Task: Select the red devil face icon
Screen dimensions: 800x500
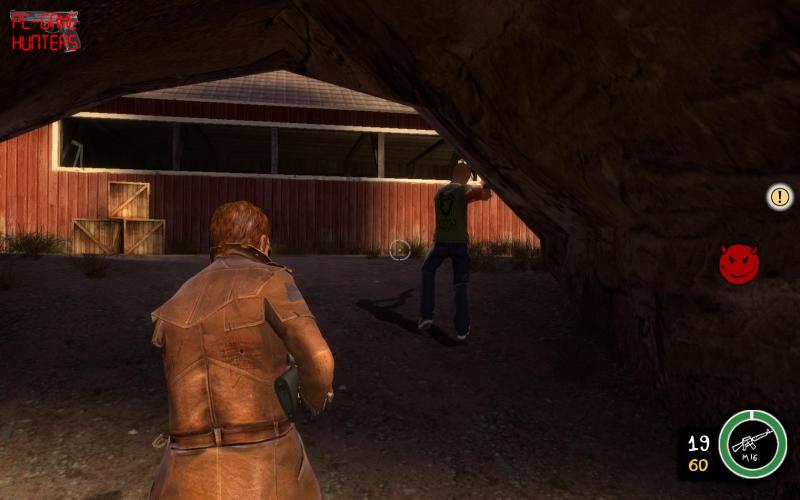Action: (x=739, y=264)
